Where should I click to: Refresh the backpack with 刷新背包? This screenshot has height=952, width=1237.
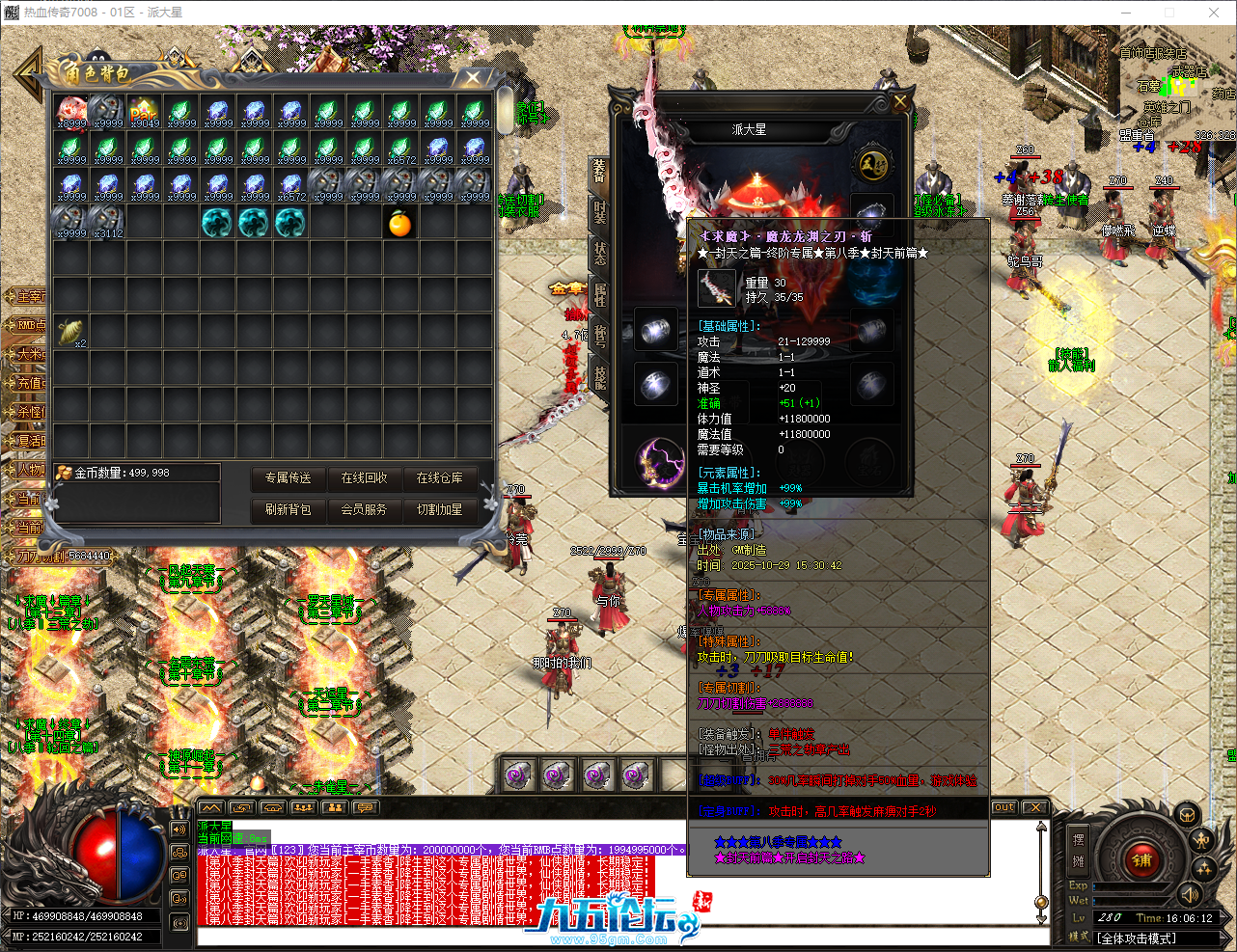(x=288, y=509)
